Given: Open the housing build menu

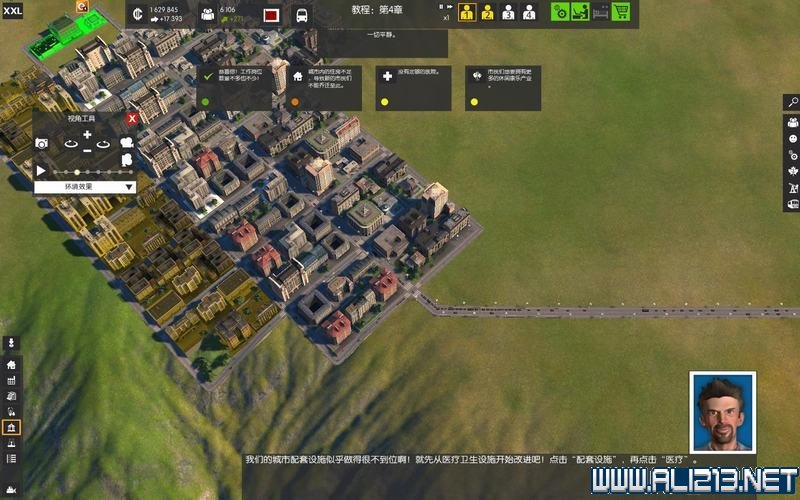Looking at the screenshot, I should click(12, 365).
